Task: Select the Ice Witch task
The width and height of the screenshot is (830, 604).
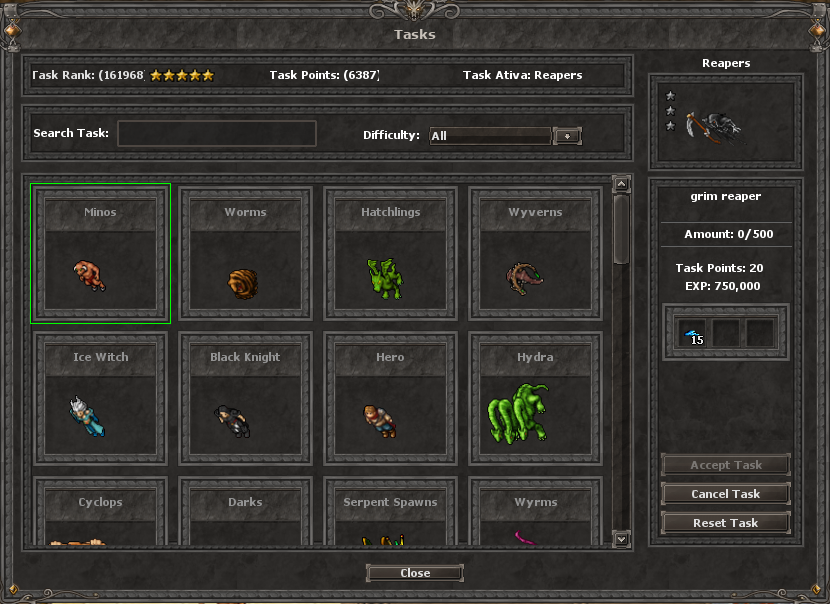Action: tap(100, 399)
